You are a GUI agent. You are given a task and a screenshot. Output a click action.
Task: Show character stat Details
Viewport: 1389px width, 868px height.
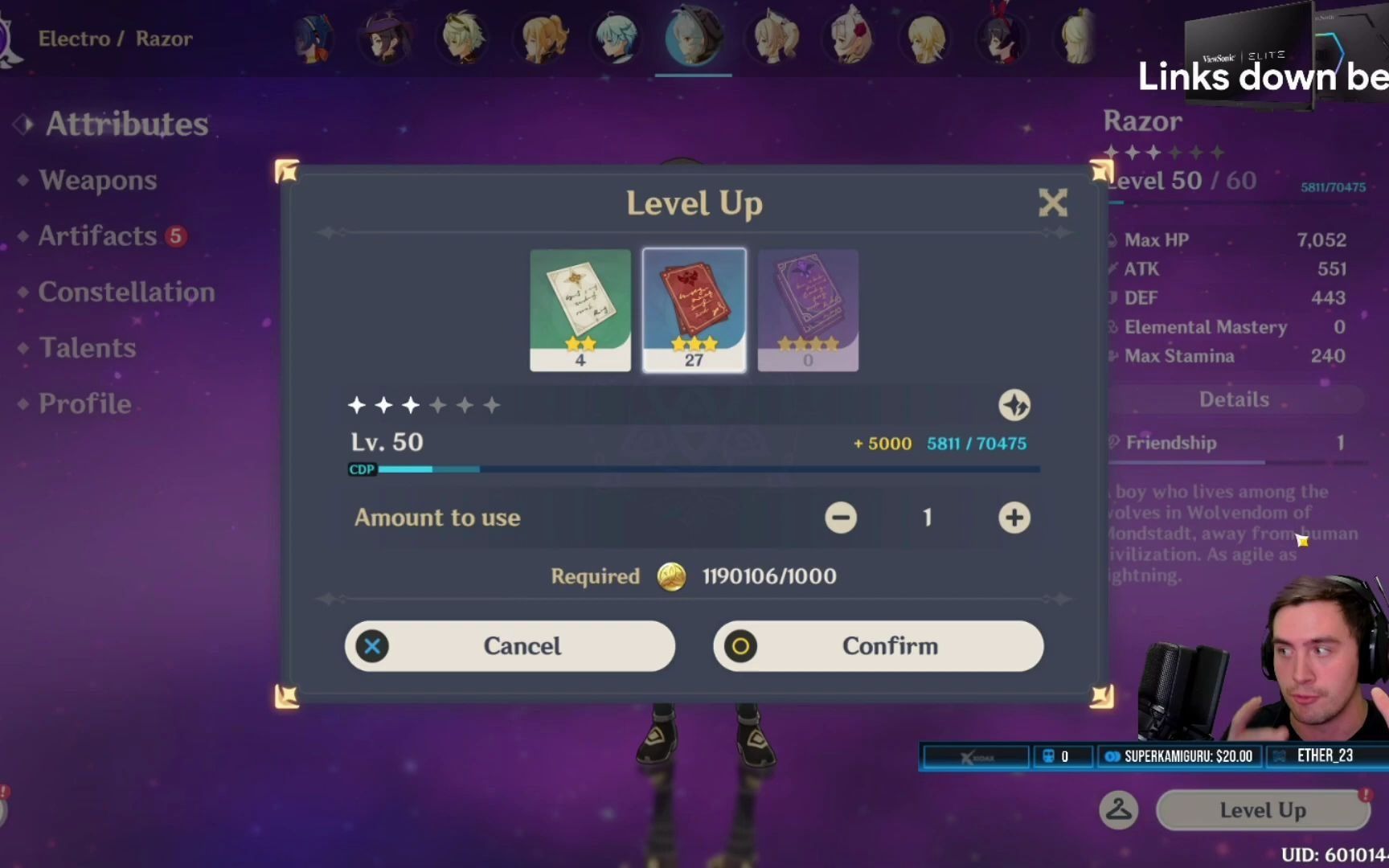click(x=1234, y=399)
